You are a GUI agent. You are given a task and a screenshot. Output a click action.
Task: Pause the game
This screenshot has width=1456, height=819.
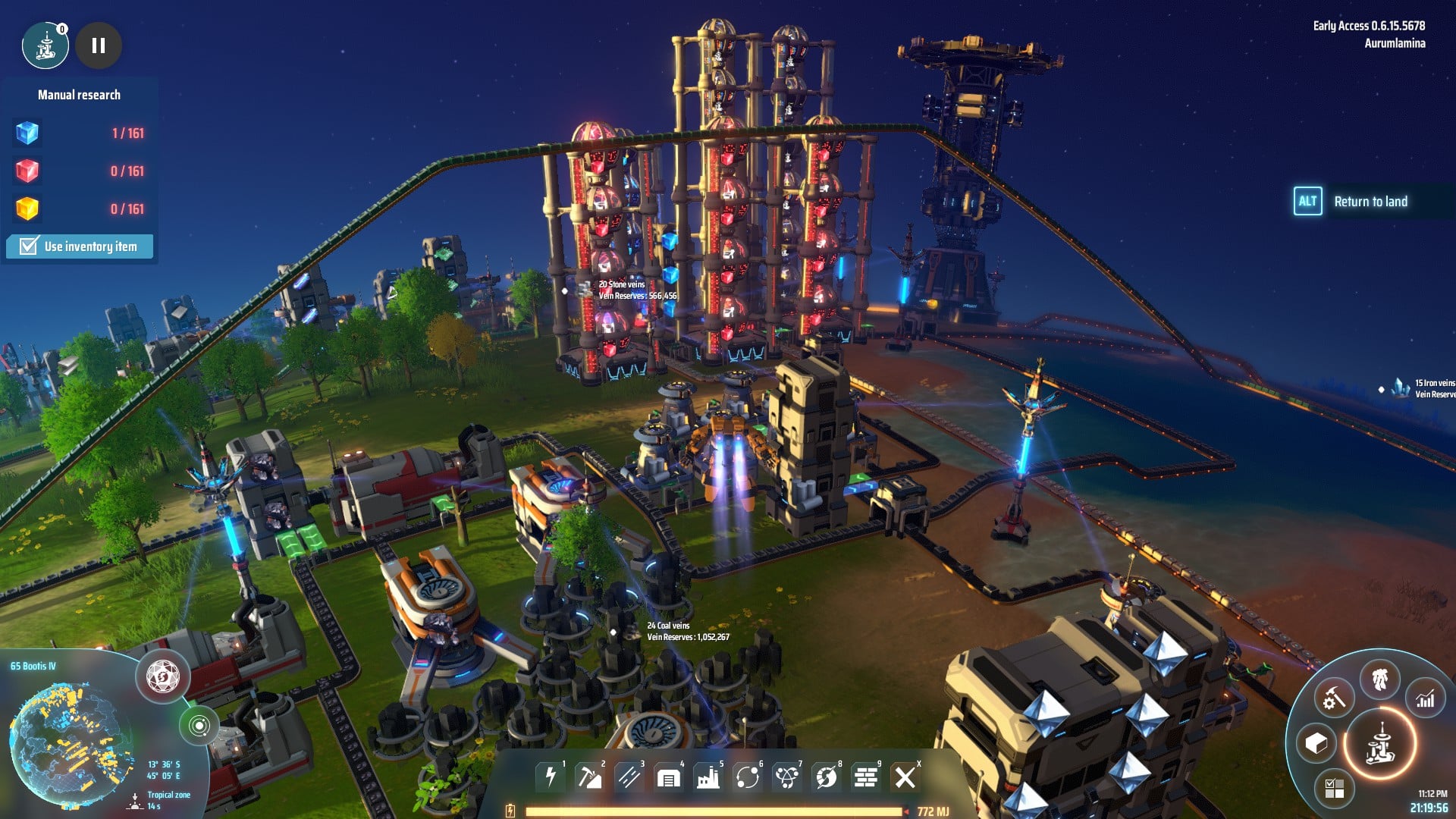(98, 45)
